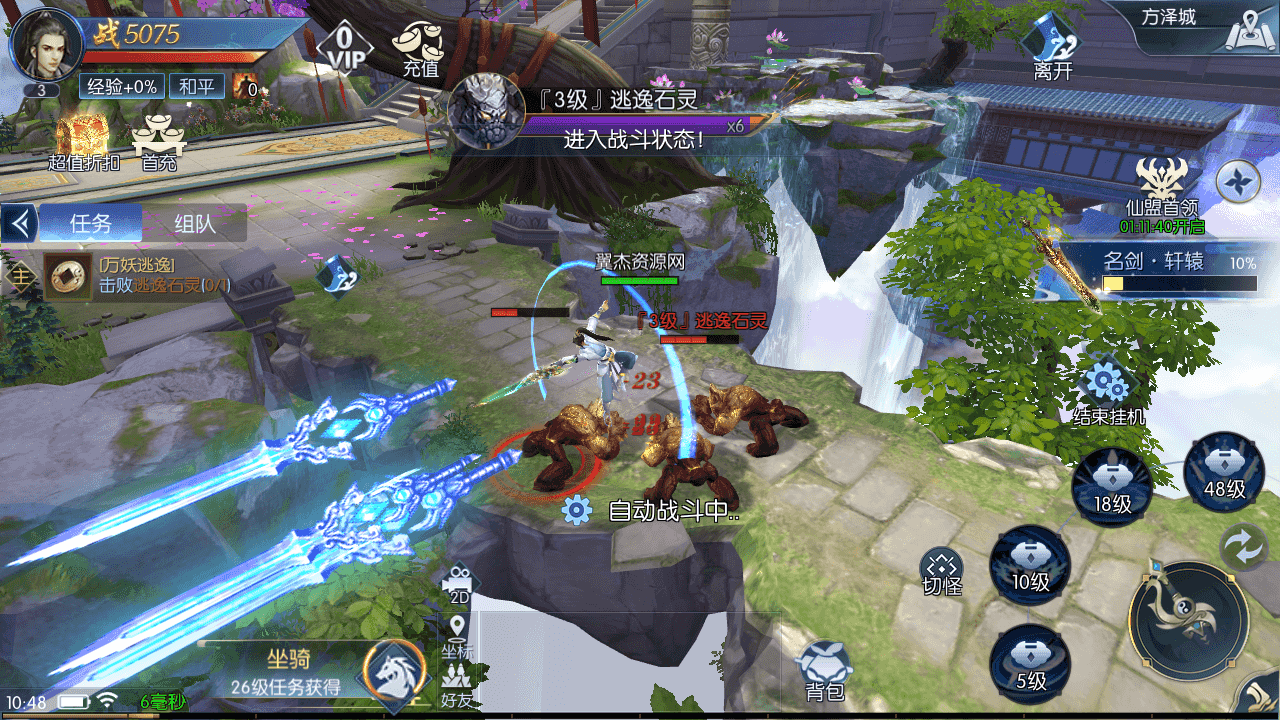This screenshot has height=720, width=1280.
Task: Switch to the 任务 quest tab
Action: [91, 223]
